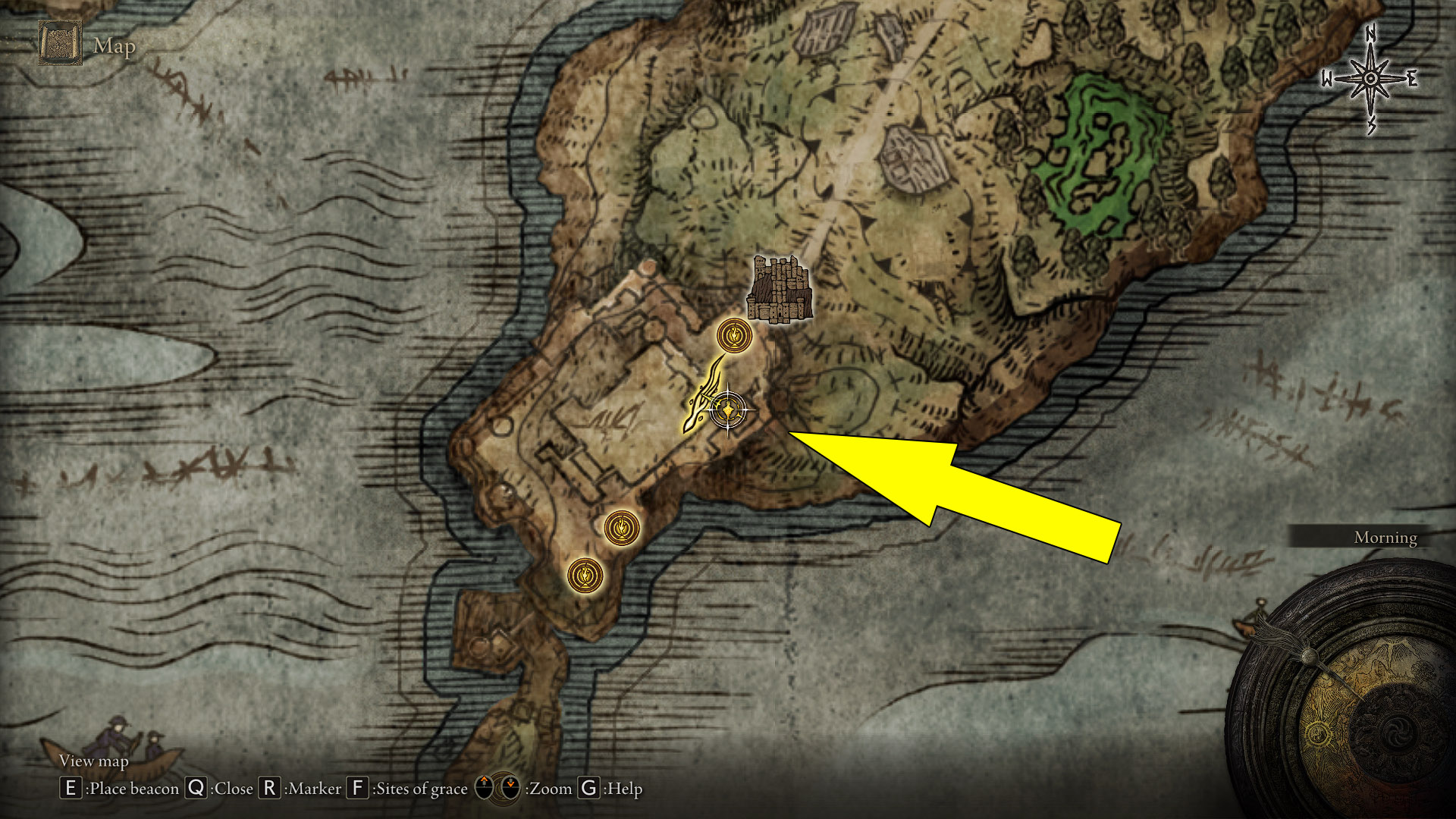Click the zoom-in moon icon near bottom hotkeys
1456x819 pixels.
click(x=484, y=789)
